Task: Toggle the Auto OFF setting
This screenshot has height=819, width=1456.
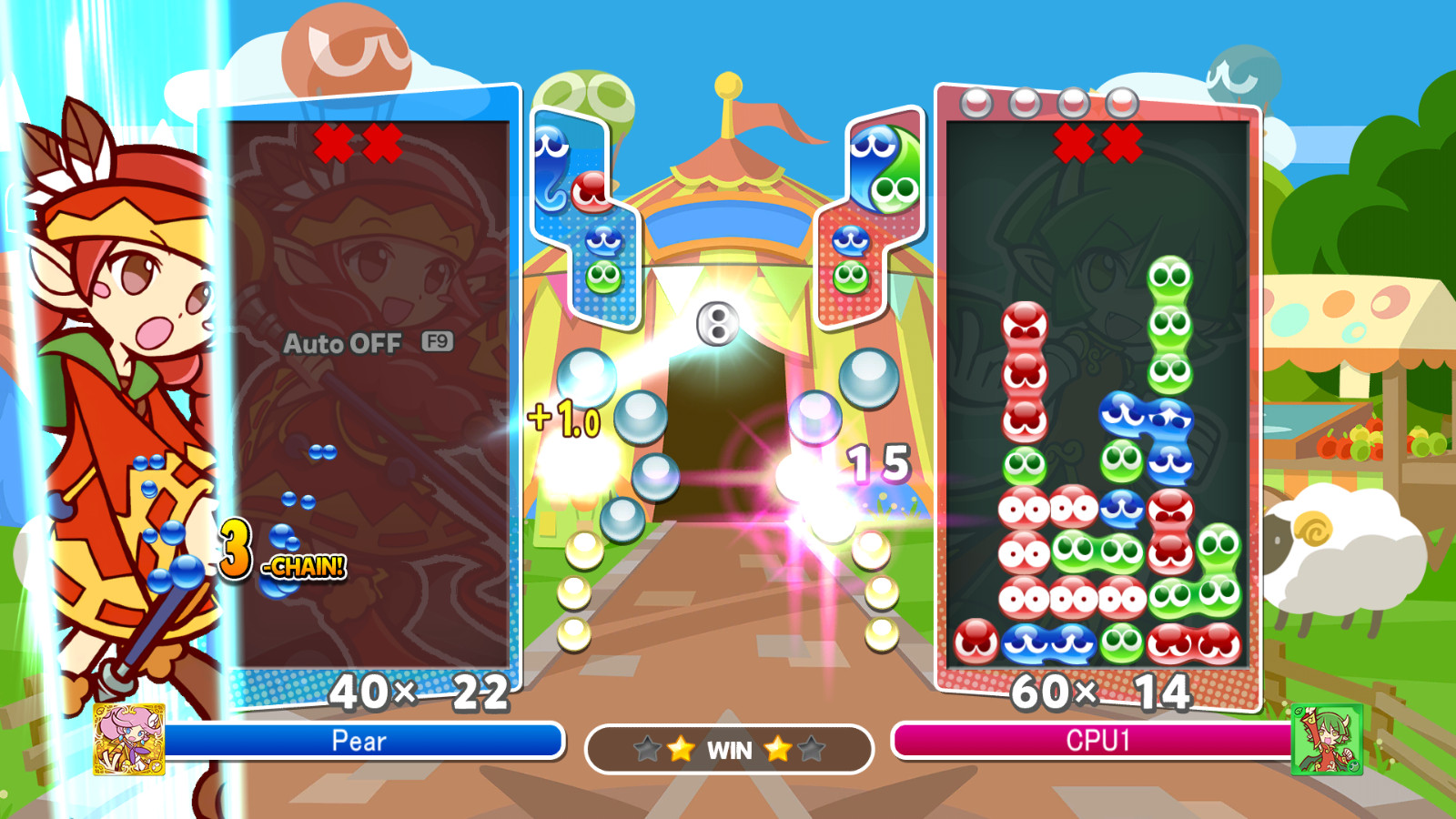Action: tap(343, 345)
